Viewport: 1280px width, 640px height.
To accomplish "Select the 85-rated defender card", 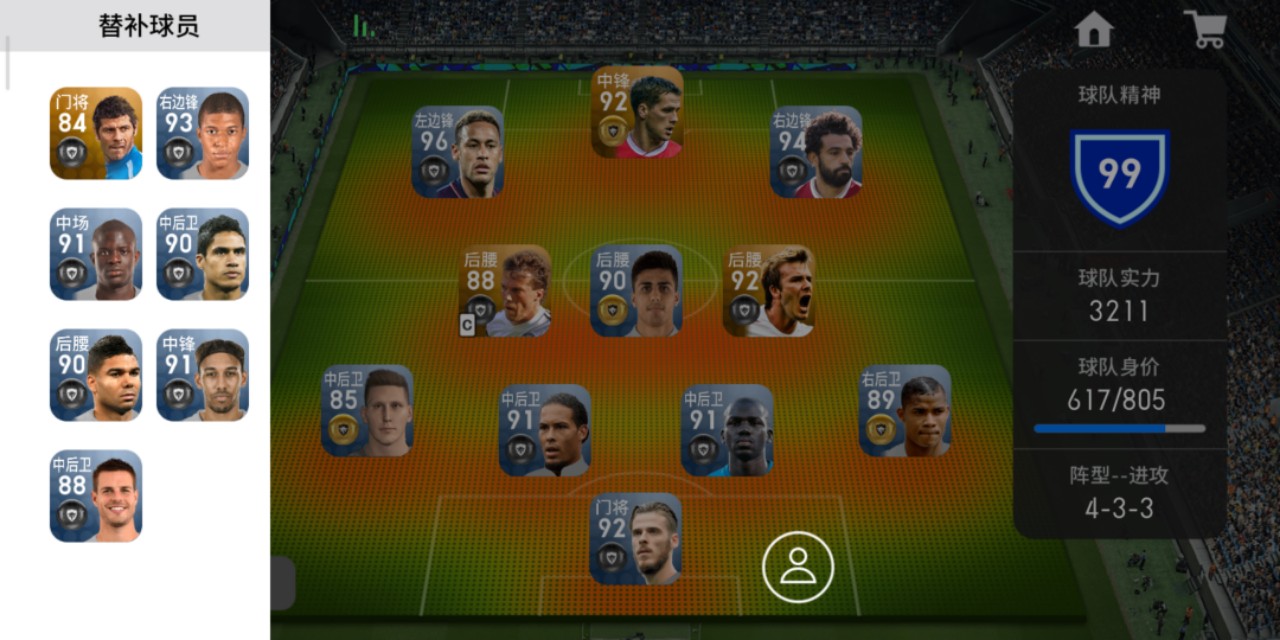I will point(367,411).
